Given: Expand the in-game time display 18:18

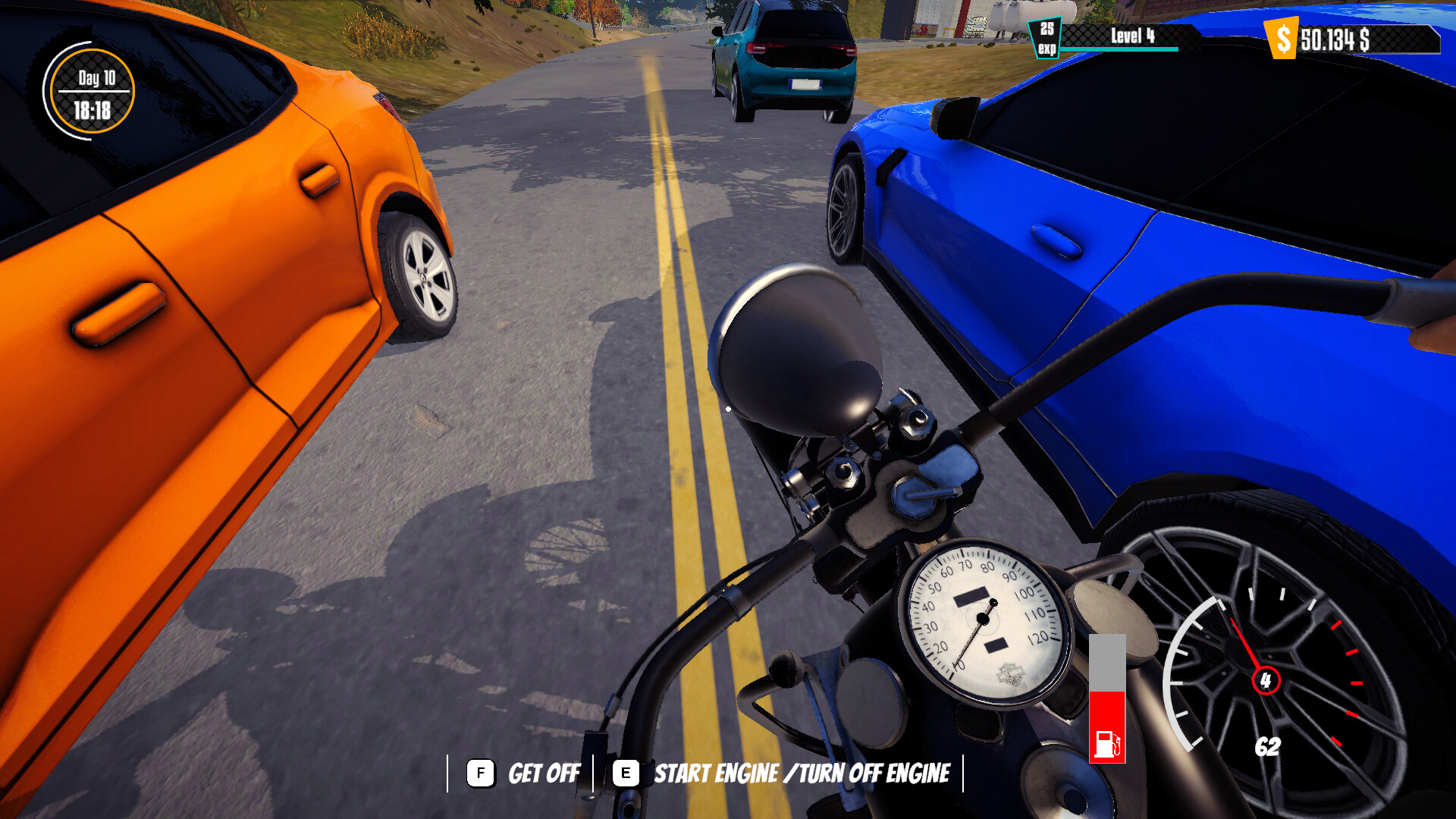Looking at the screenshot, I should click(91, 108).
